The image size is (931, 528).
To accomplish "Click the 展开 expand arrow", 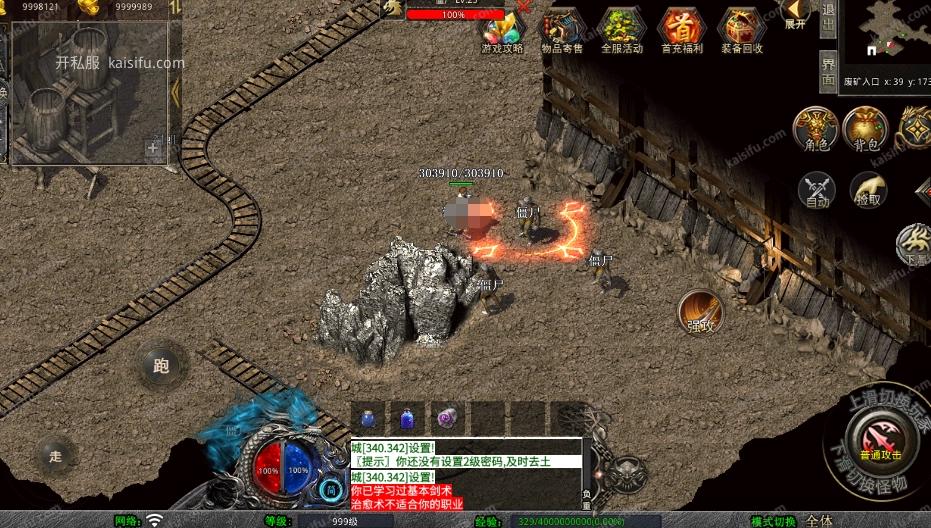I will click(796, 15).
